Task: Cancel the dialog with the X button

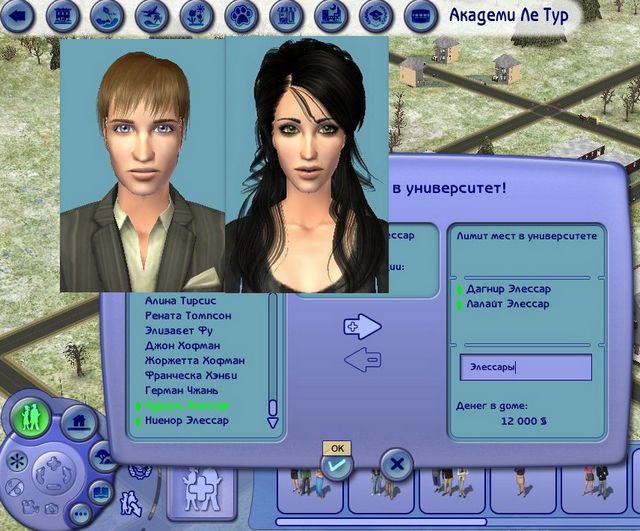Action: (x=397, y=464)
